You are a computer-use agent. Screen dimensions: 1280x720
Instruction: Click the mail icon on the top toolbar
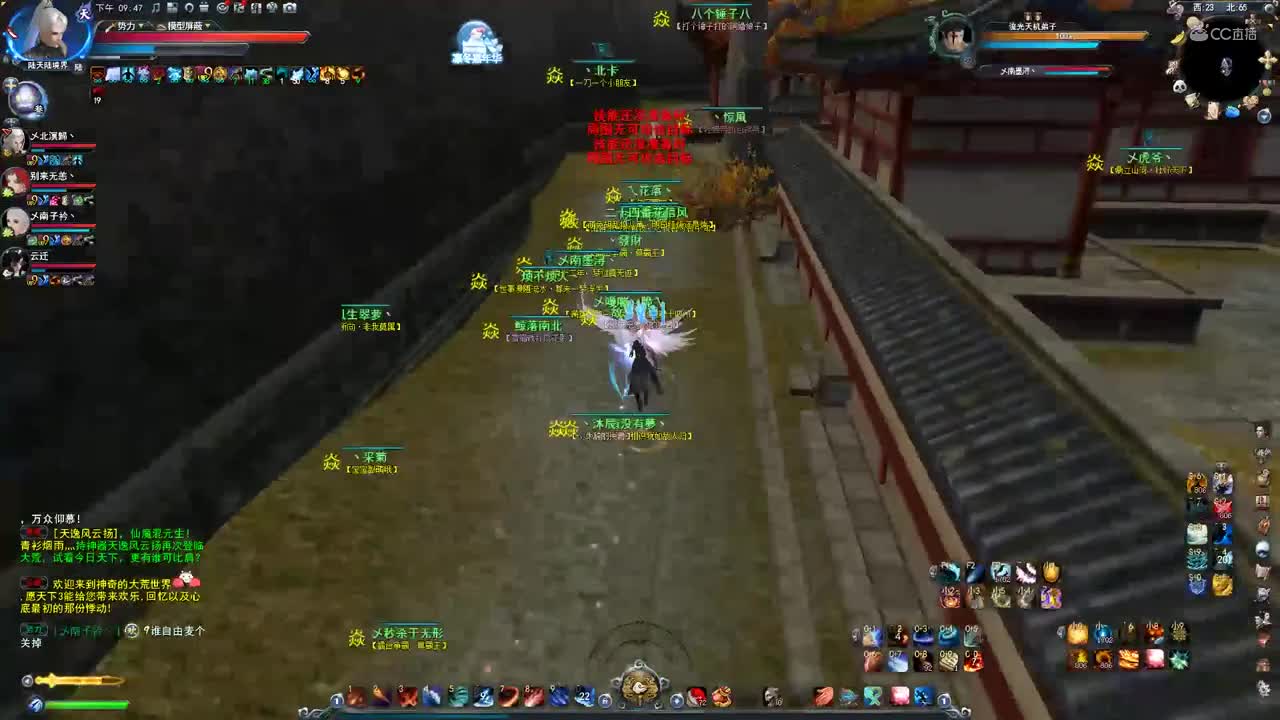pos(204,8)
